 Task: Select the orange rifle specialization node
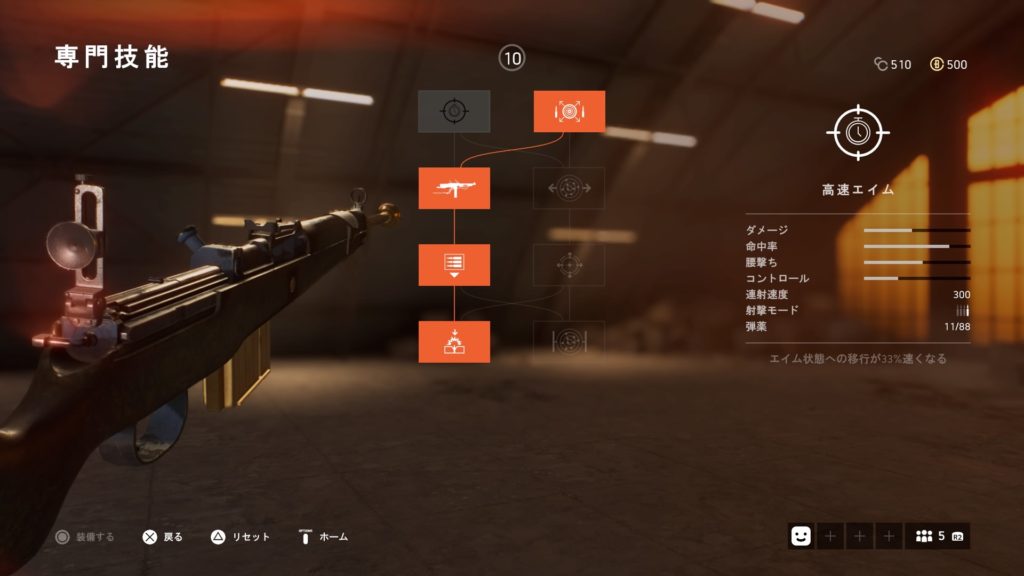coord(454,188)
